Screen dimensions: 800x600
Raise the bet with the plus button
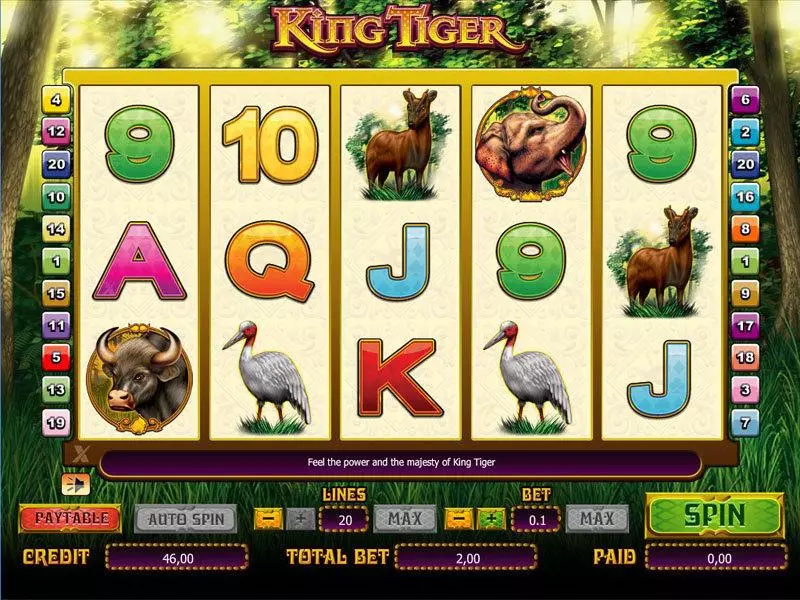click(x=491, y=519)
